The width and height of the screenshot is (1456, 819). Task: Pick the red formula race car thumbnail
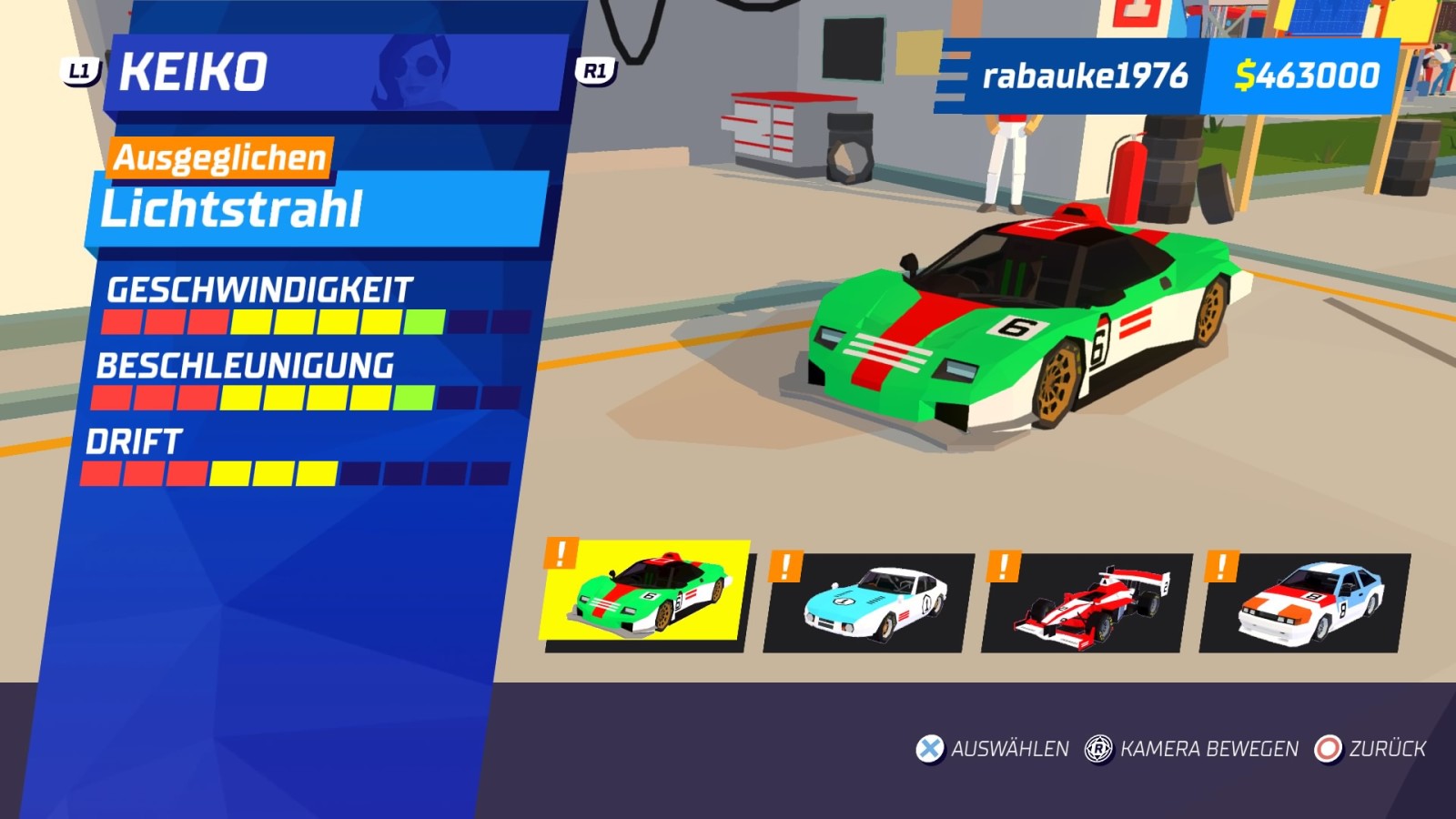pos(1085,602)
